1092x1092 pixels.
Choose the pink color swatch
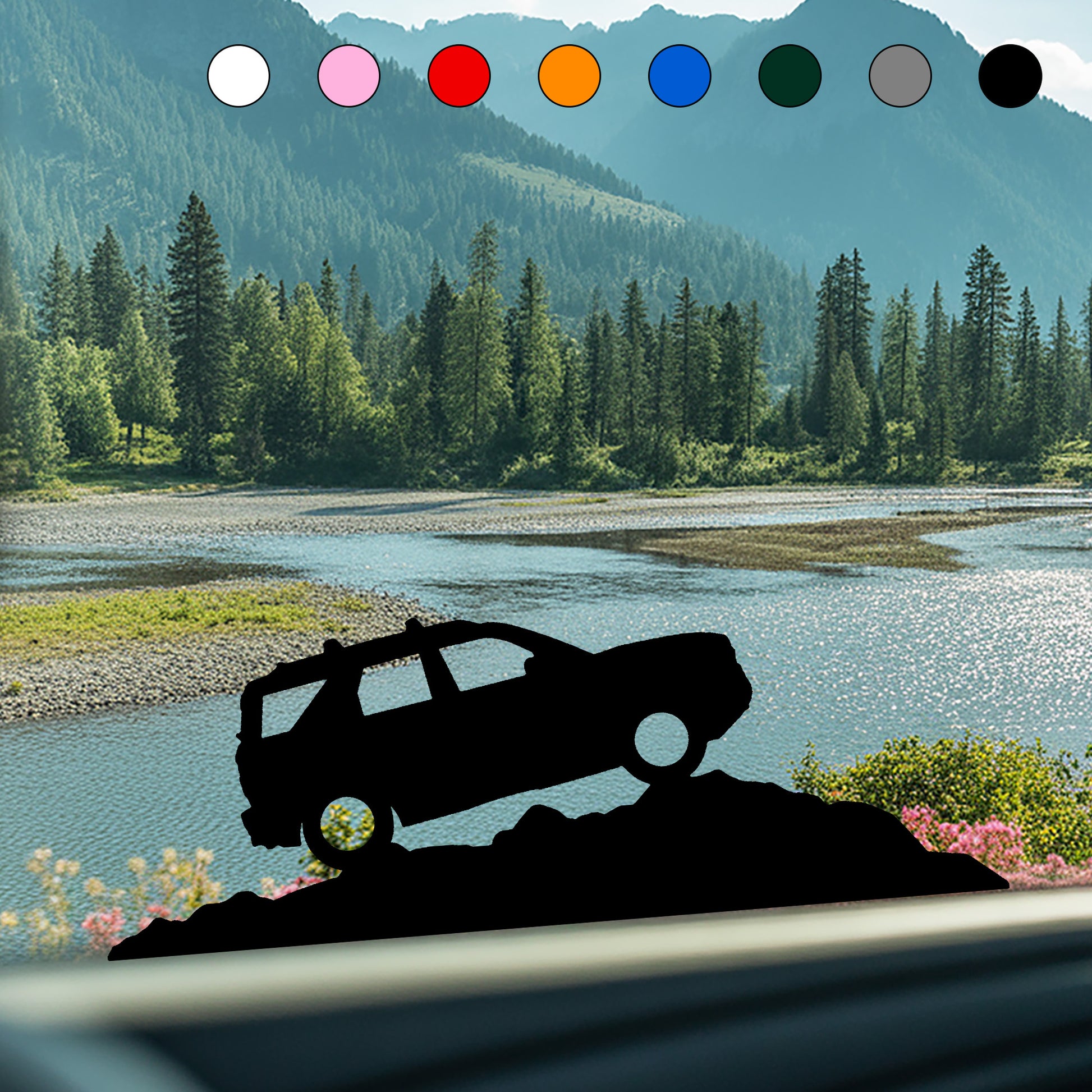348,76
